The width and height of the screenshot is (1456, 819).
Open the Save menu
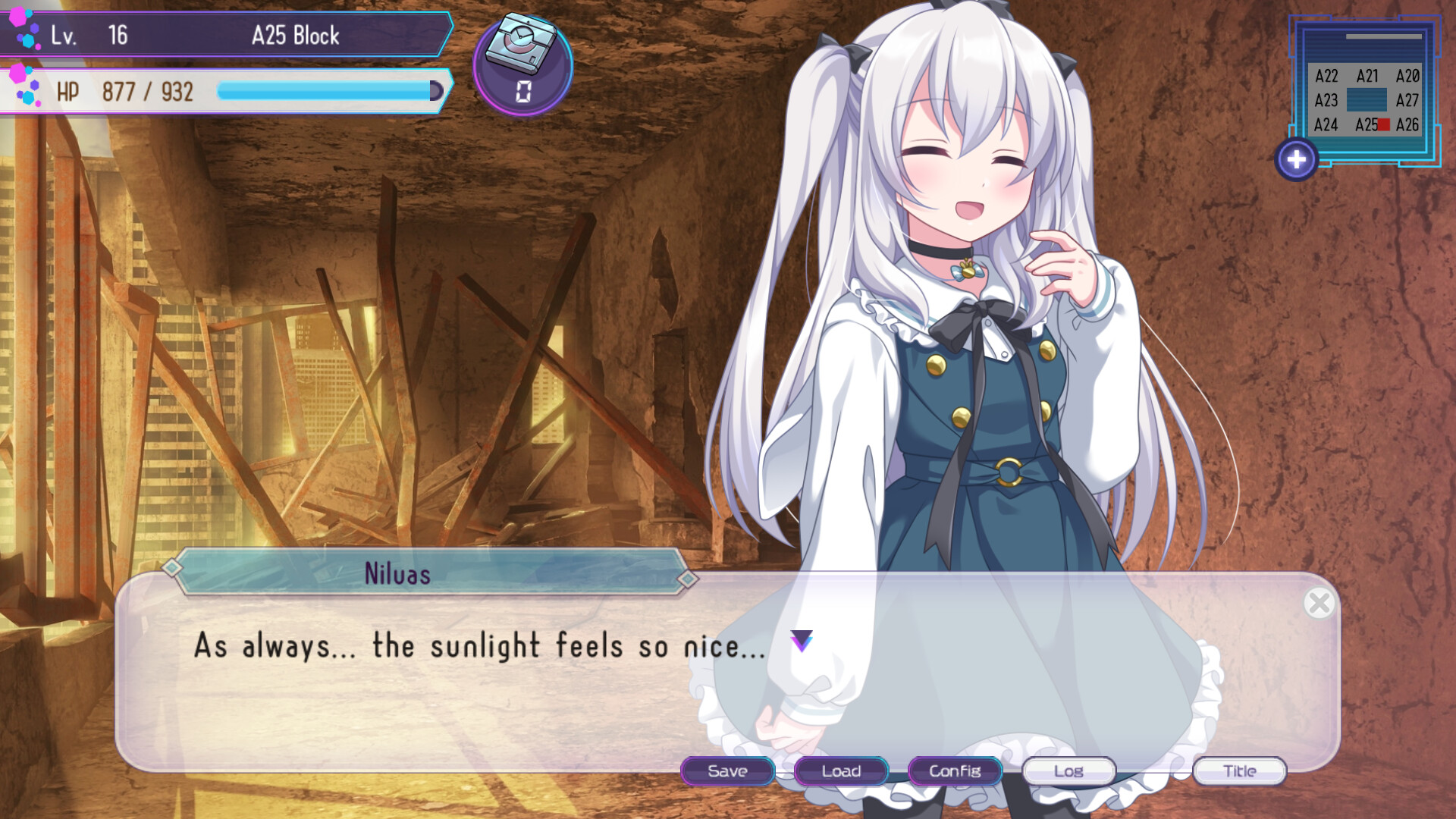pos(727,771)
